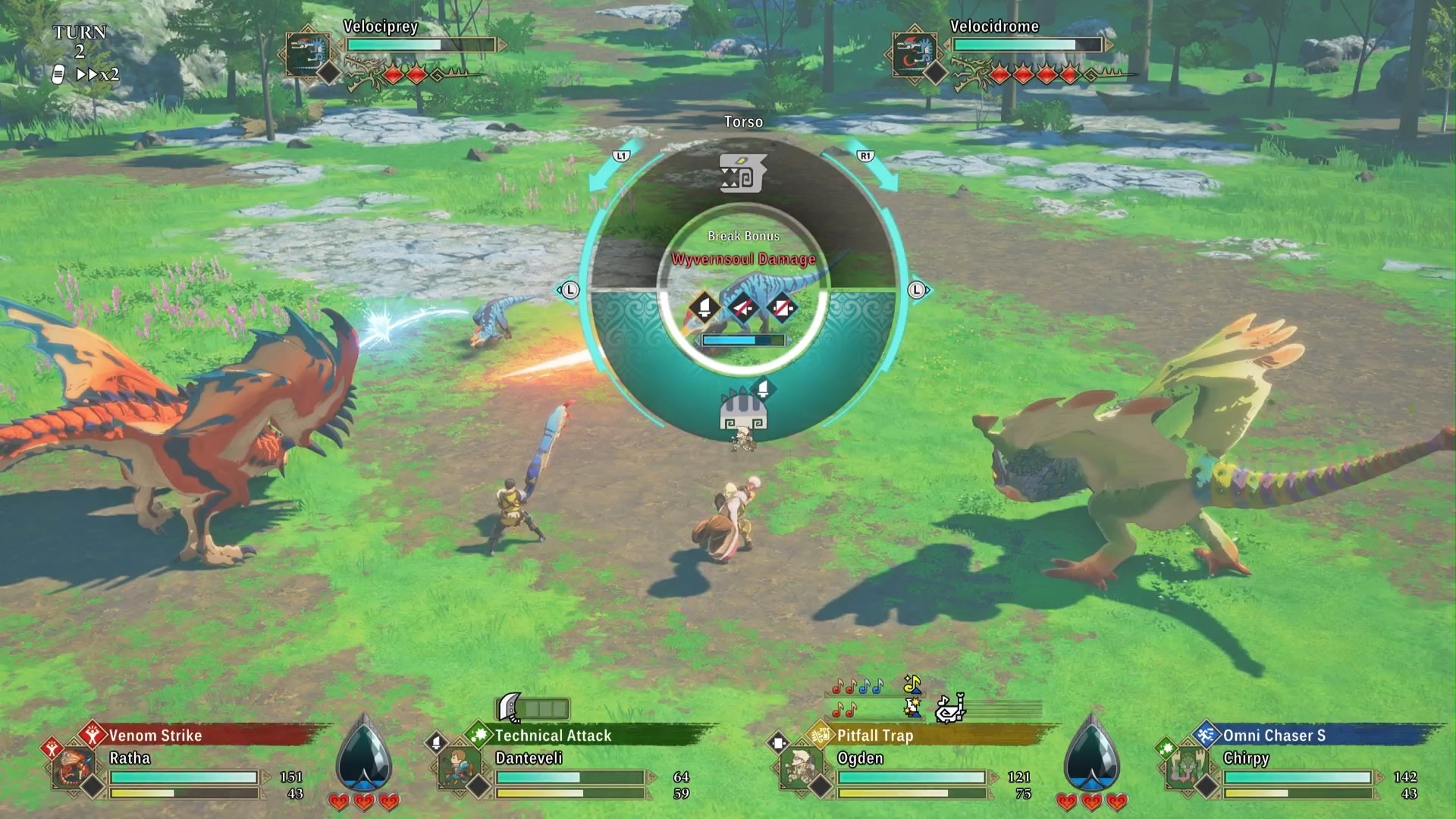
Task: Select the Torso part on the target wheel
Action: (x=743, y=174)
